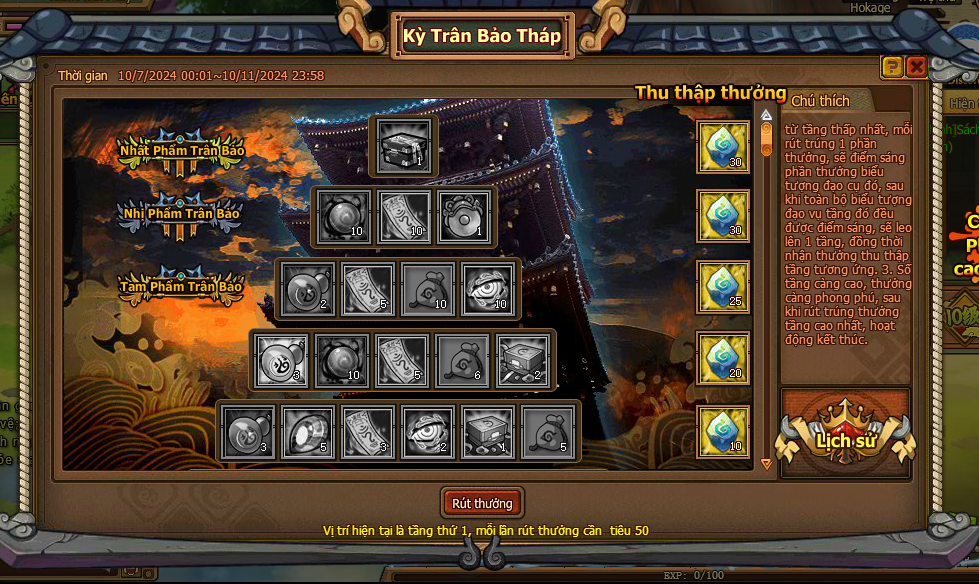Select the top-tier treasure chest reward
This screenshot has height=584, width=979.
403,146
